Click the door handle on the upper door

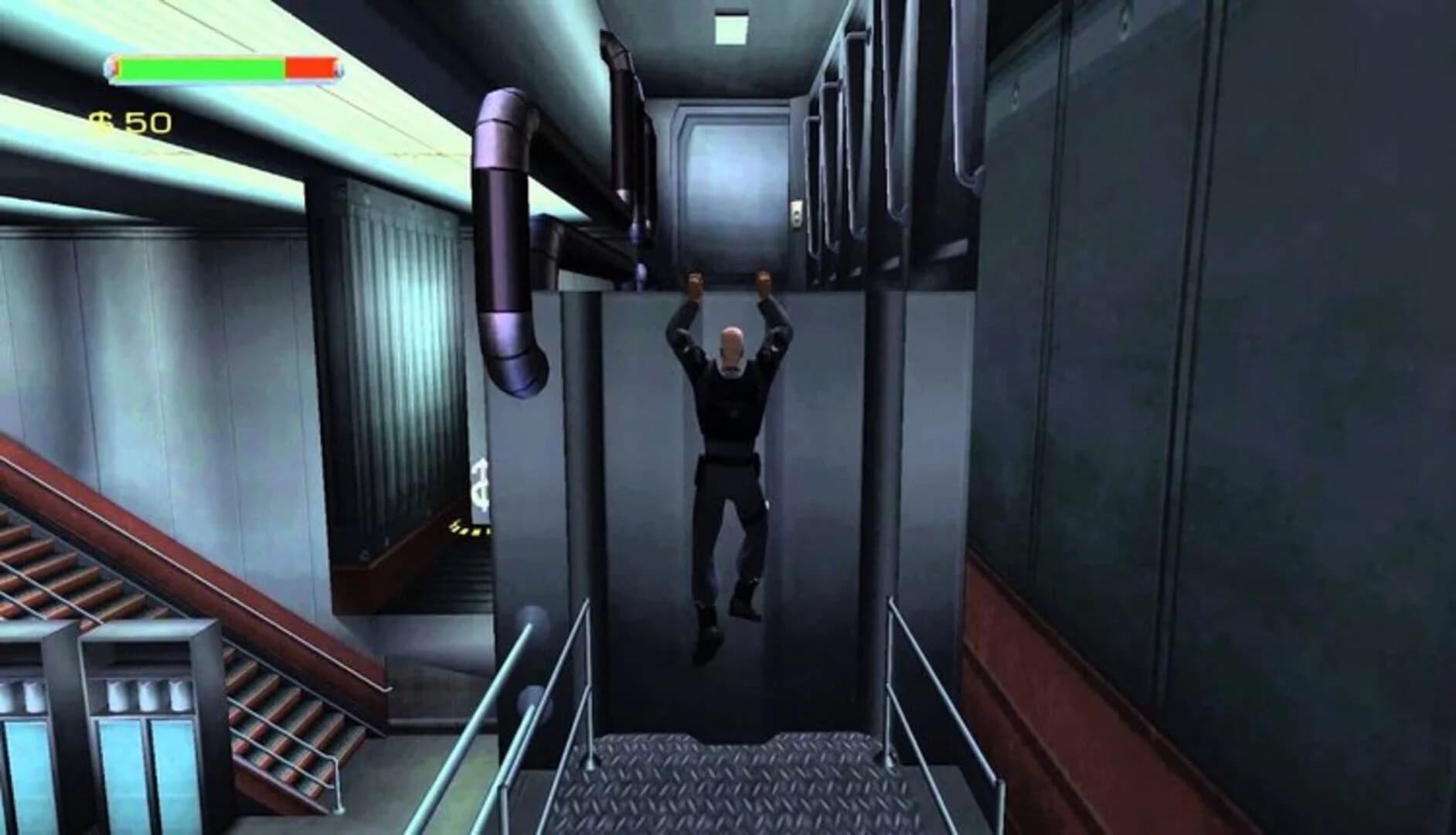796,214
